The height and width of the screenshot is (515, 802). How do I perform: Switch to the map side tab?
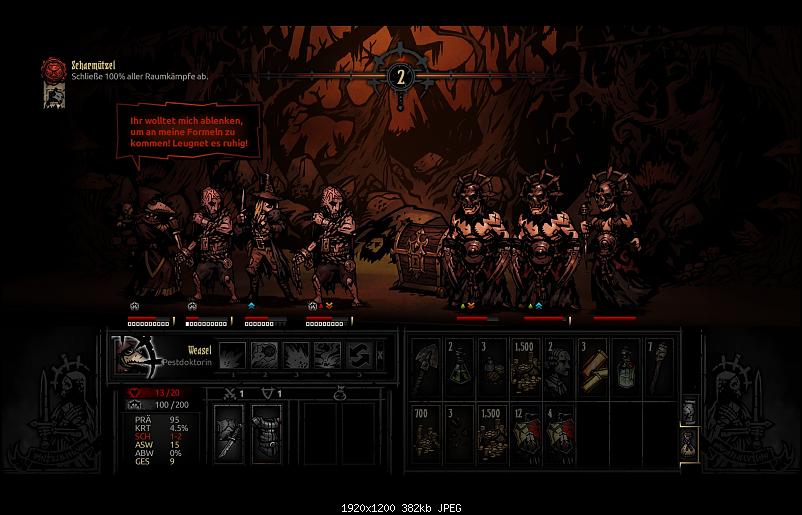(x=689, y=412)
